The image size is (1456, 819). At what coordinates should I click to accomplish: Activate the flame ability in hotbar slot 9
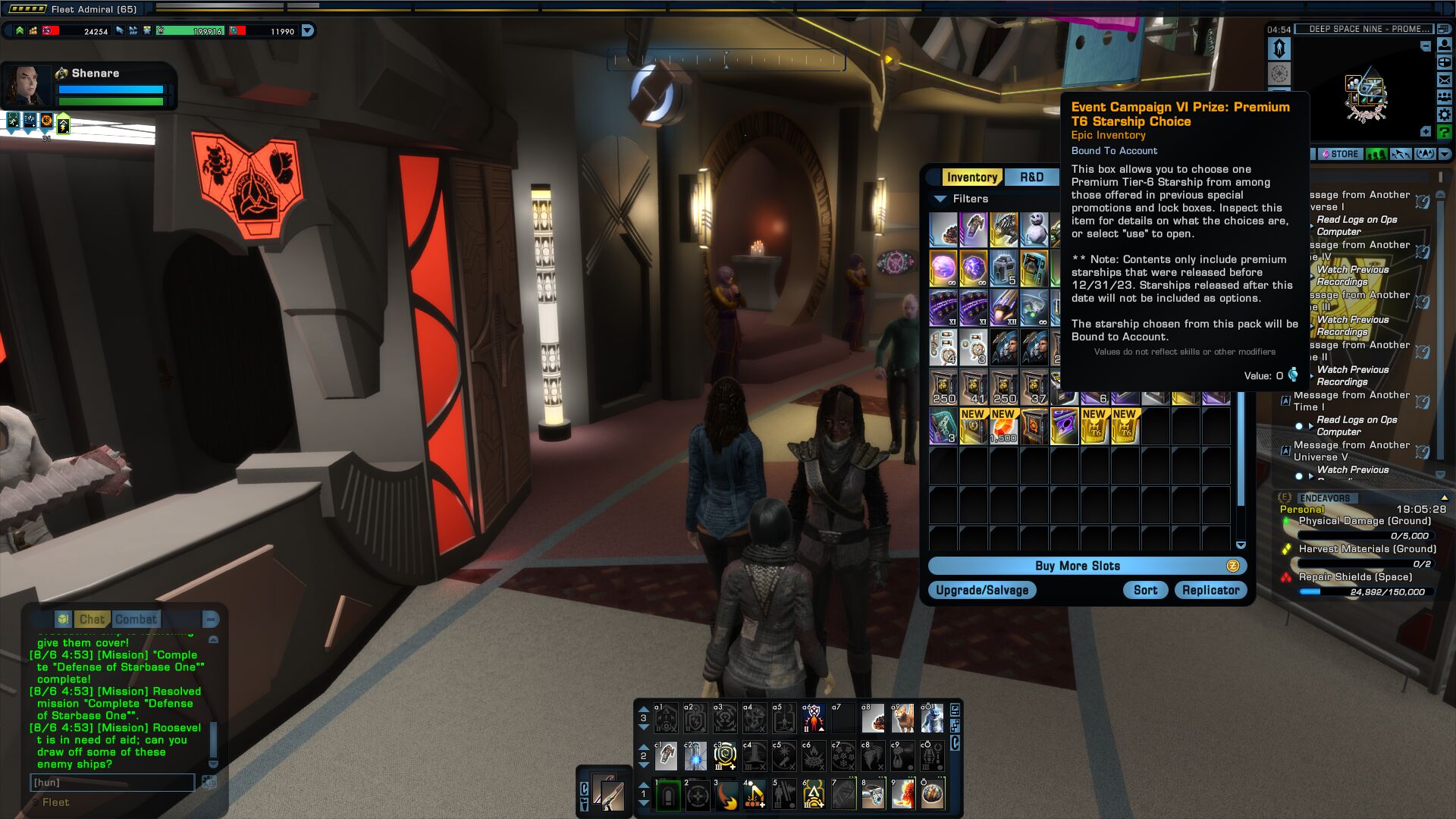click(x=903, y=795)
